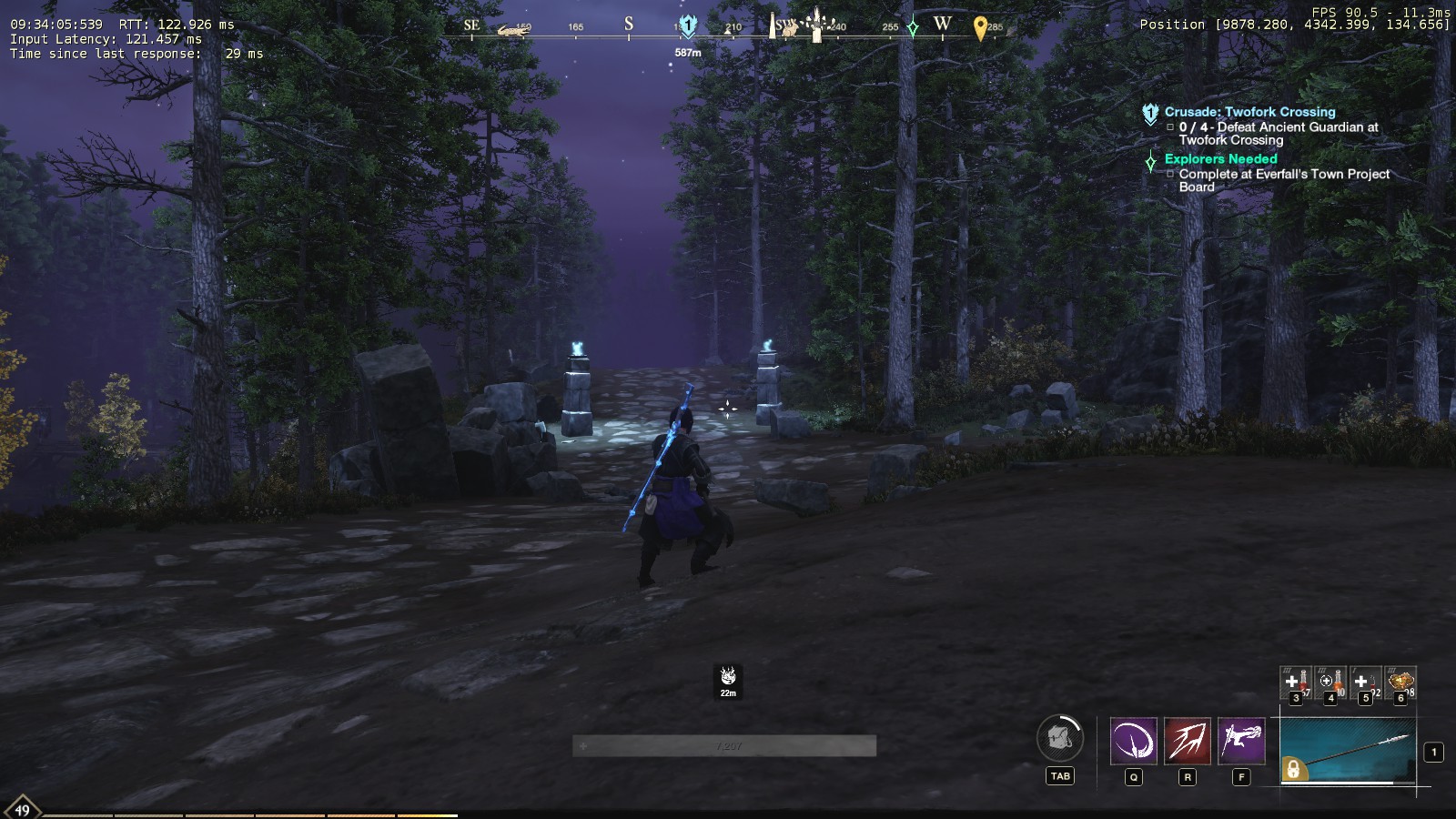Select the Crusade: Twofork Crossing quest tracker

coord(1249,112)
